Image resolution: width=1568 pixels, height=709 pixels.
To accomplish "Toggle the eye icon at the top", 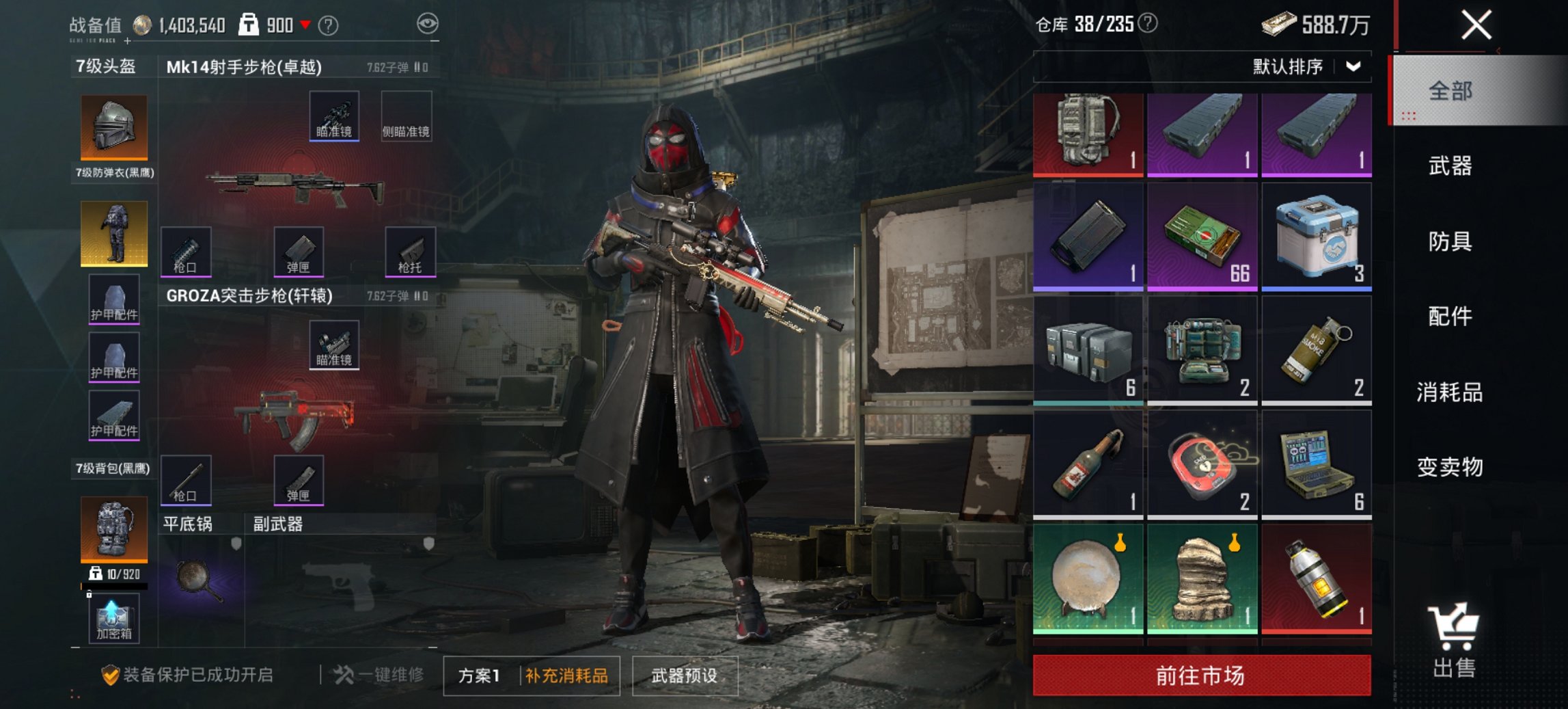I will tap(429, 21).
